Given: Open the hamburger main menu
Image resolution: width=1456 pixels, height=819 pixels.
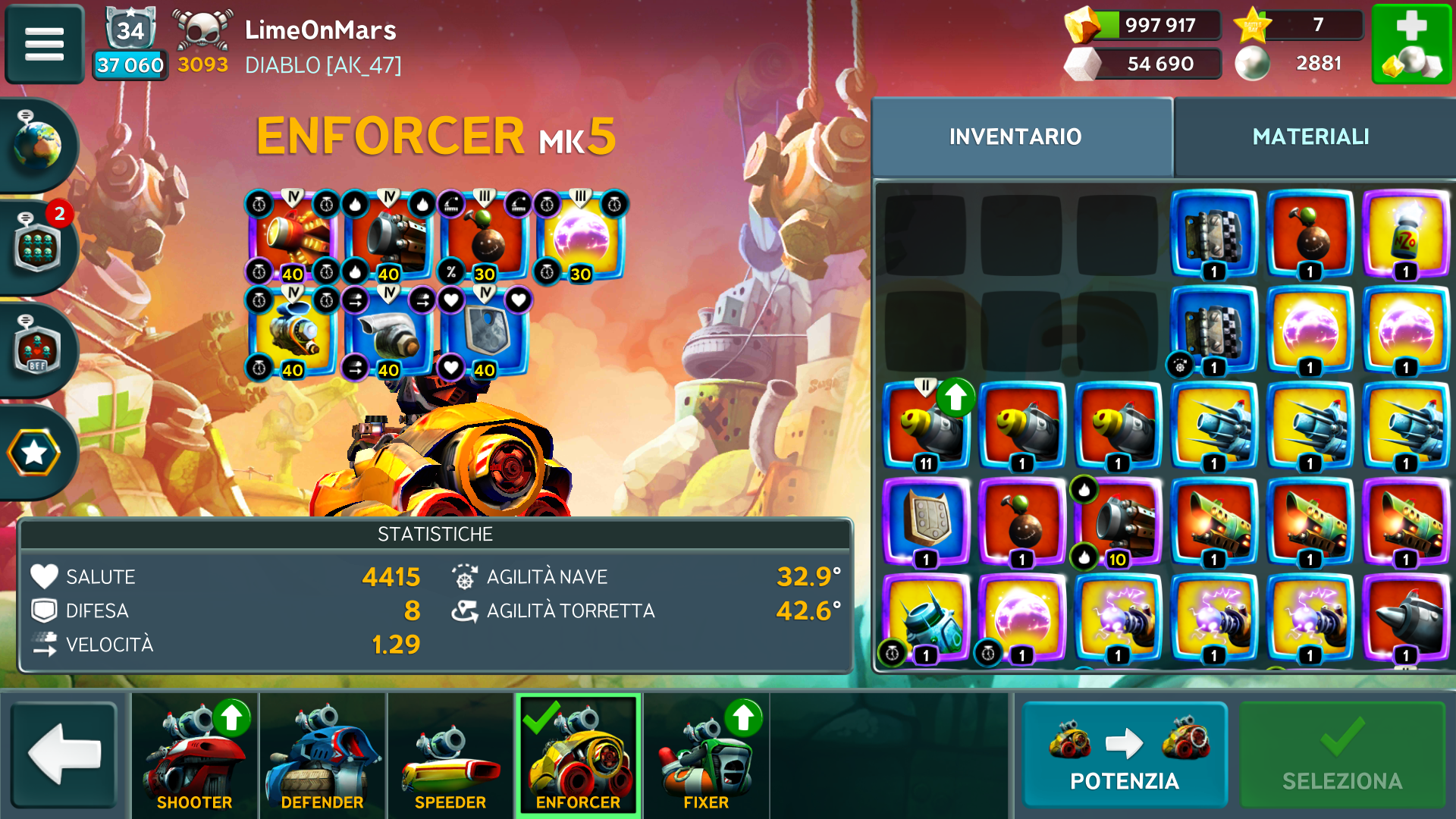Looking at the screenshot, I should pos(44,44).
